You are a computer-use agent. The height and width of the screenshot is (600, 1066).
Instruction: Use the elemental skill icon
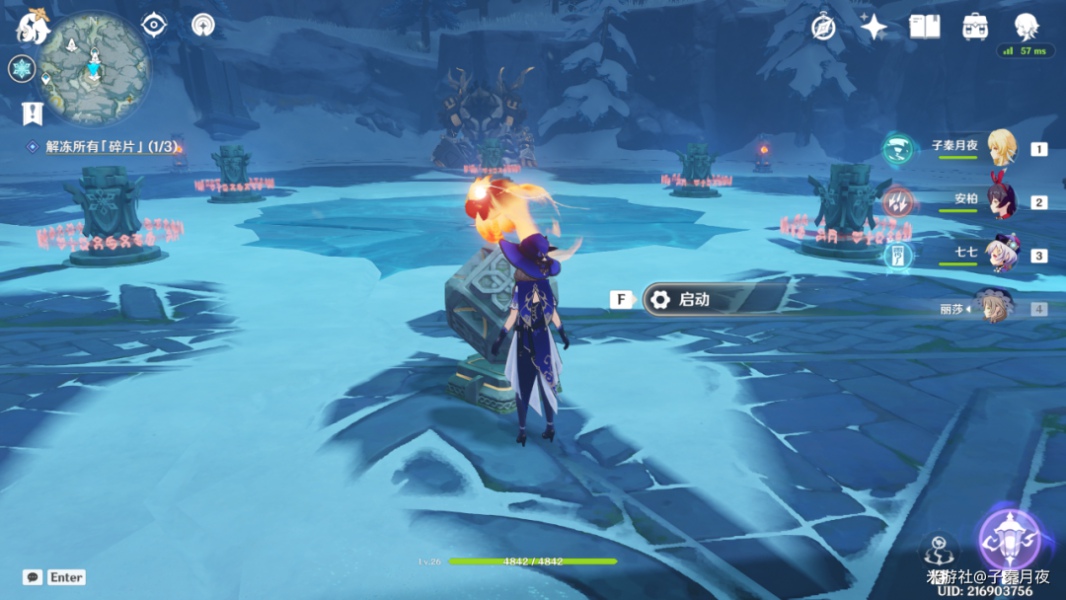[x=938, y=551]
